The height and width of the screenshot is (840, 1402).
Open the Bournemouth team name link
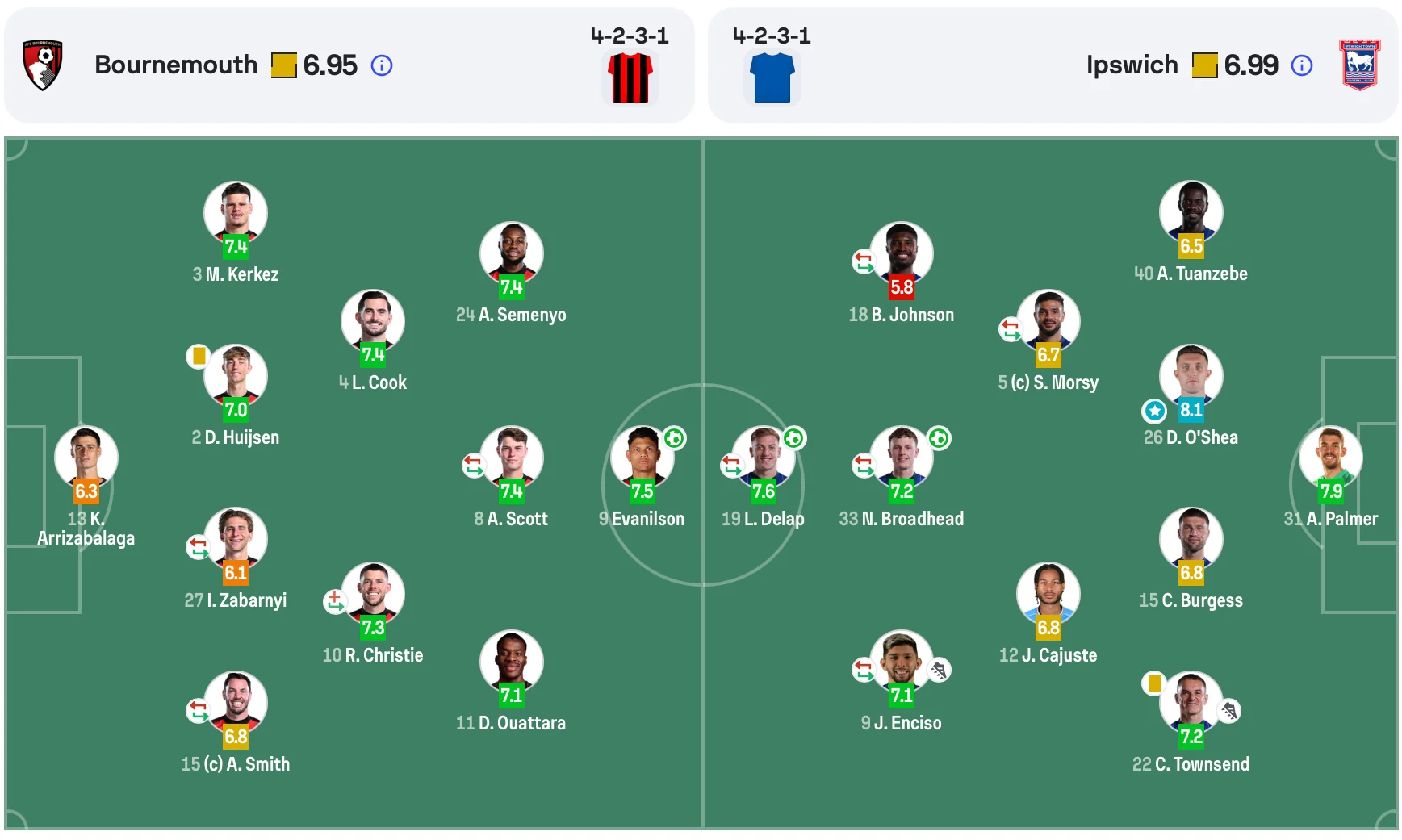click(176, 65)
